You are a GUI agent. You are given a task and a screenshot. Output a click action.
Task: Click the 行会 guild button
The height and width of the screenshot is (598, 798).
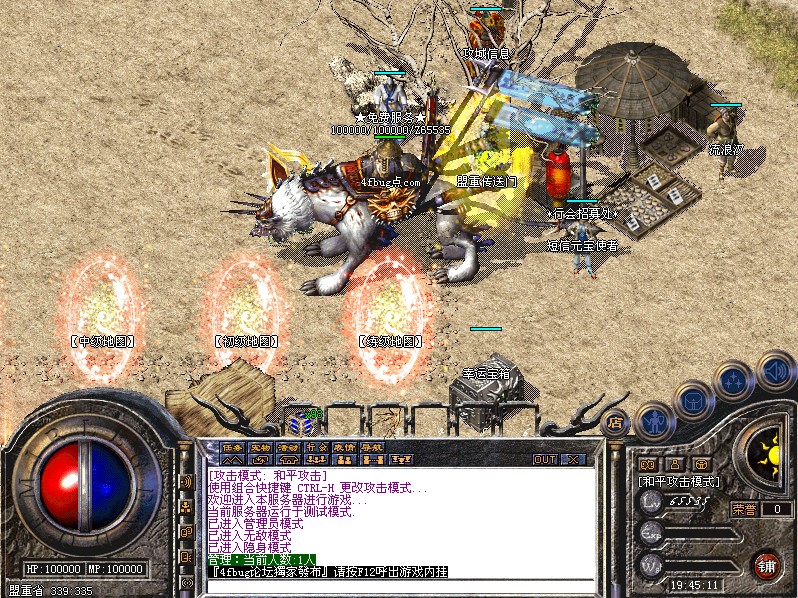tap(316, 447)
